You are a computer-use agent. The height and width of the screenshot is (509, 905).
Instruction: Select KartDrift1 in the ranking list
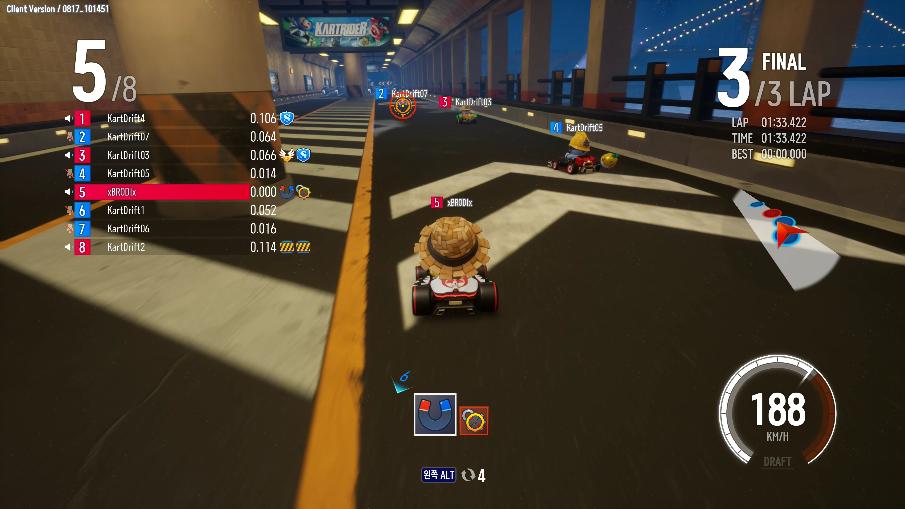[x=160, y=210]
